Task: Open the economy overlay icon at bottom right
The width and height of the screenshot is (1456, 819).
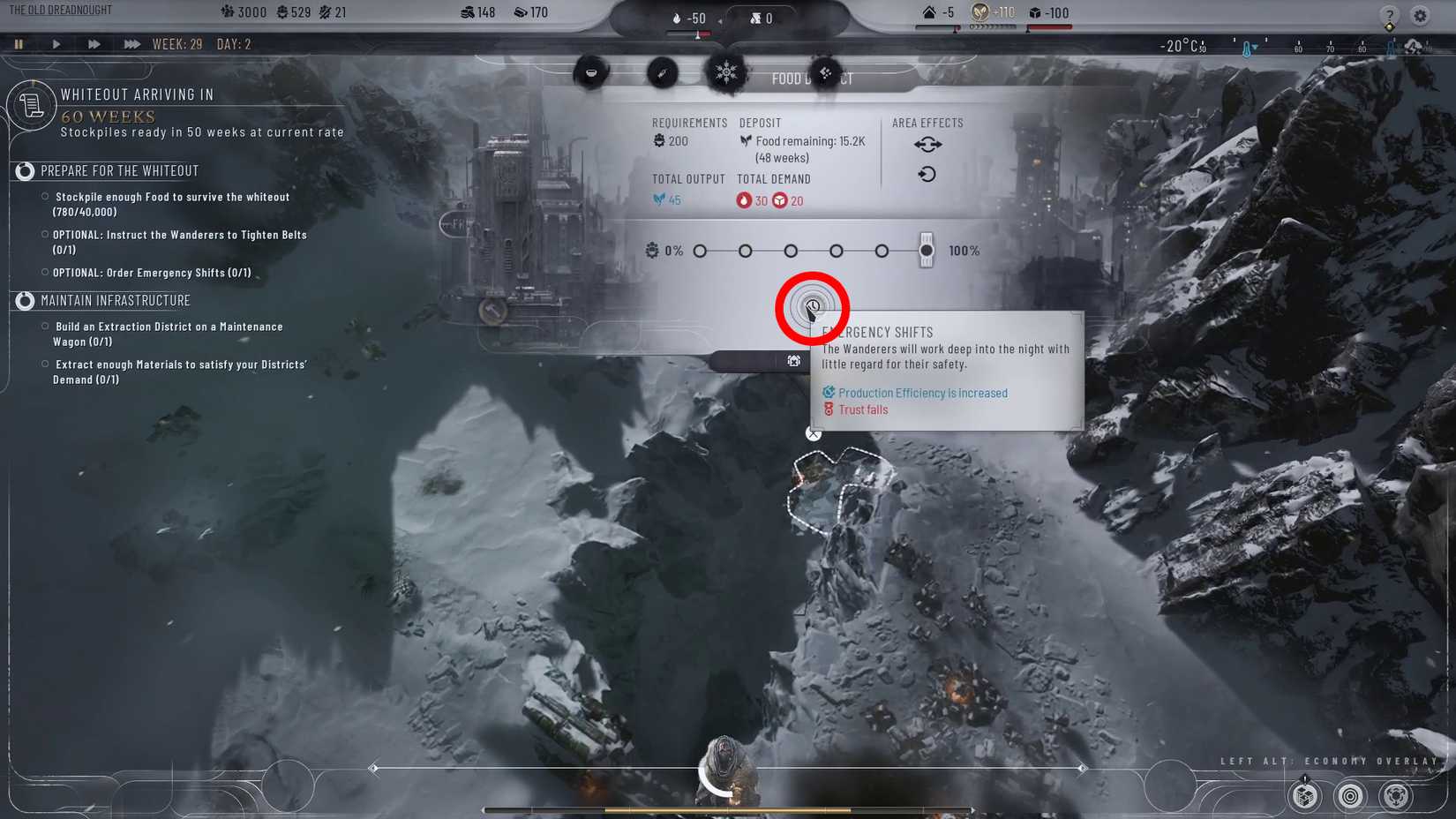Action: [x=1397, y=797]
